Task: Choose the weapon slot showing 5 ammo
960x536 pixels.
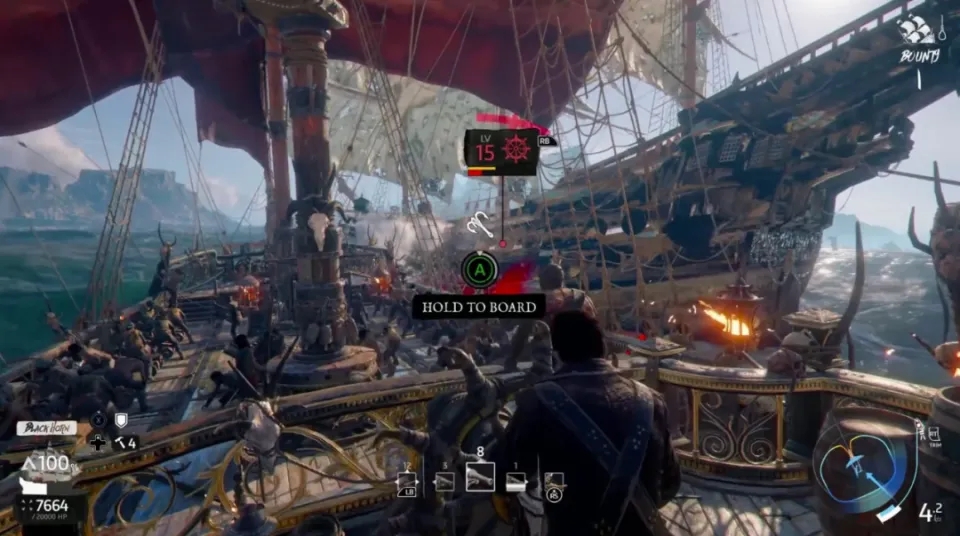Action: 444,482
